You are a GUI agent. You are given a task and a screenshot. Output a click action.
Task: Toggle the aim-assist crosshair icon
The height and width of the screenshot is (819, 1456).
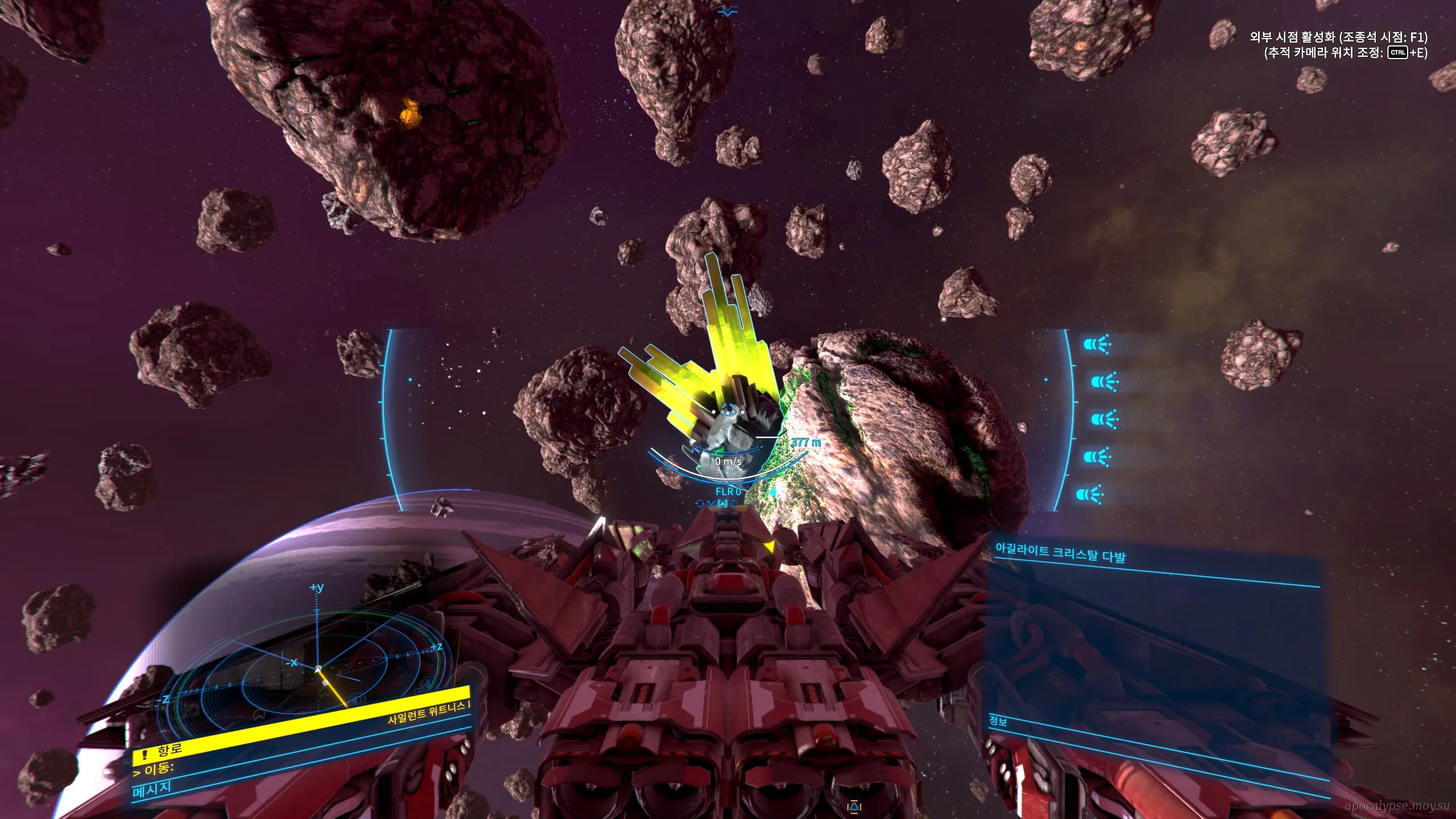pyautogui.click(x=734, y=503)
